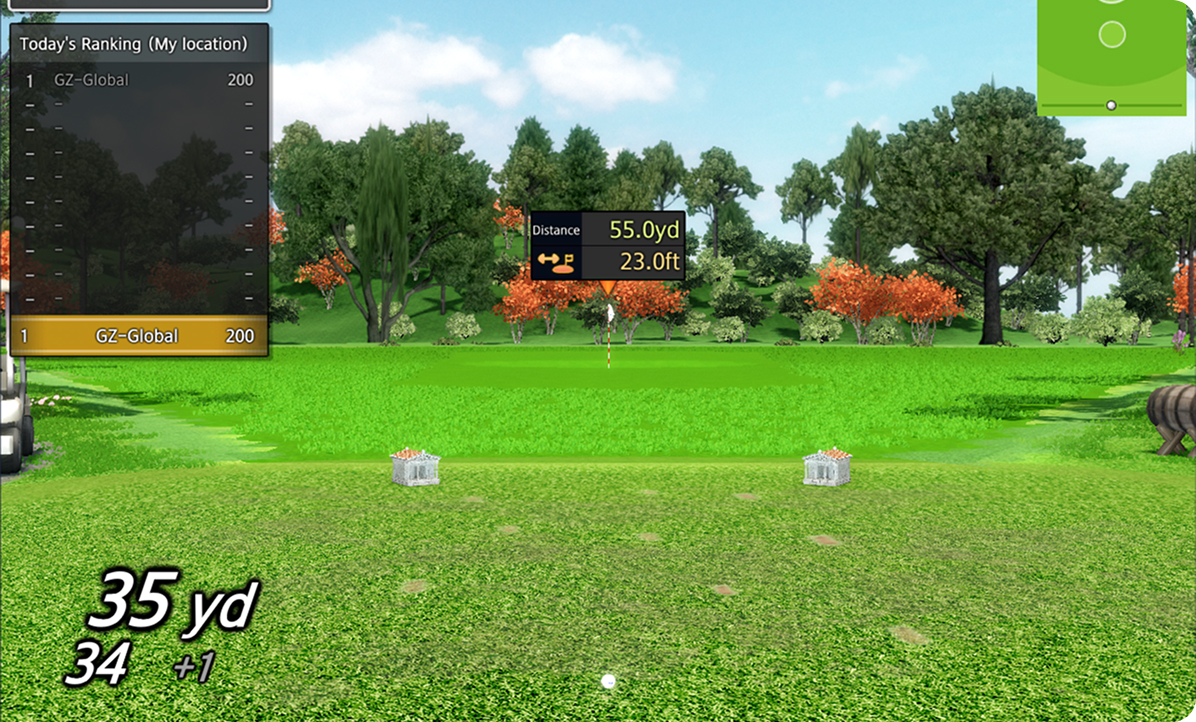Select the ball marker on the minimap tee line
The height and width of the screenshot is (722, 1196).
click(1111, 105)
